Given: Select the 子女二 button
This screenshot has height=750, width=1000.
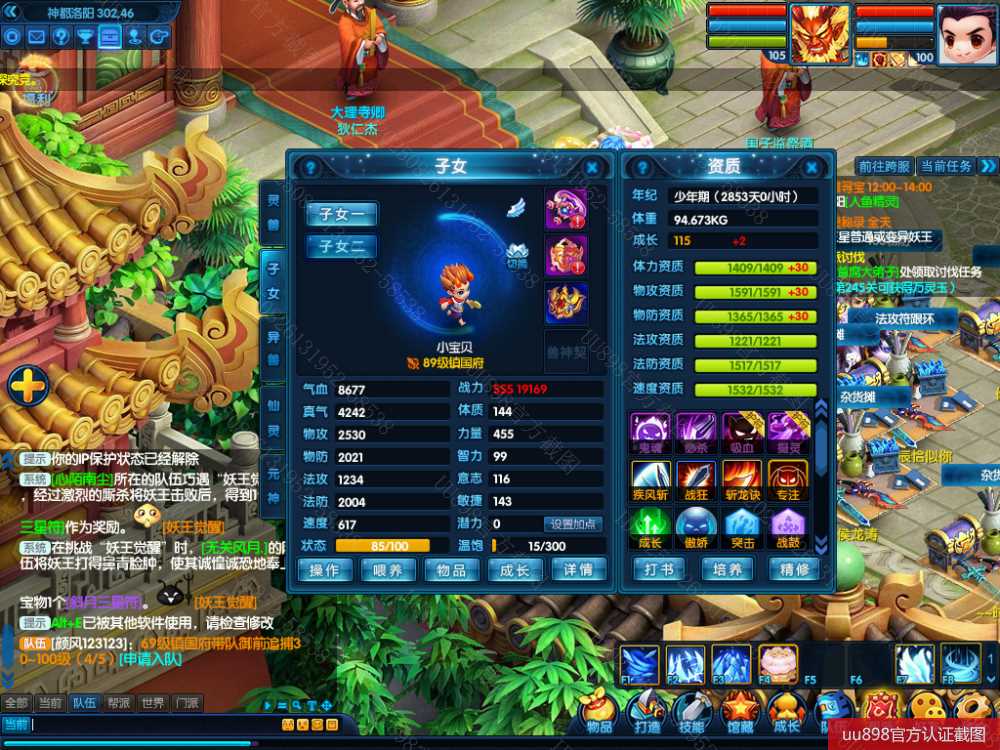Looking at the screenshot, I should tap(341, 246).
